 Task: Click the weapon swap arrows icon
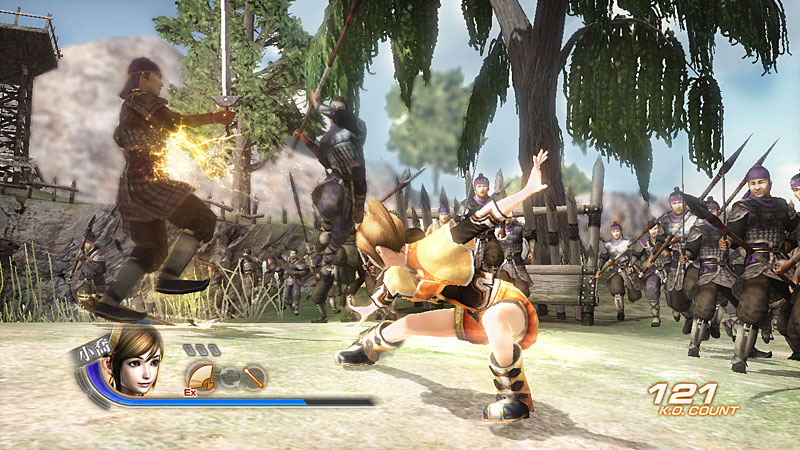(229, 377)
